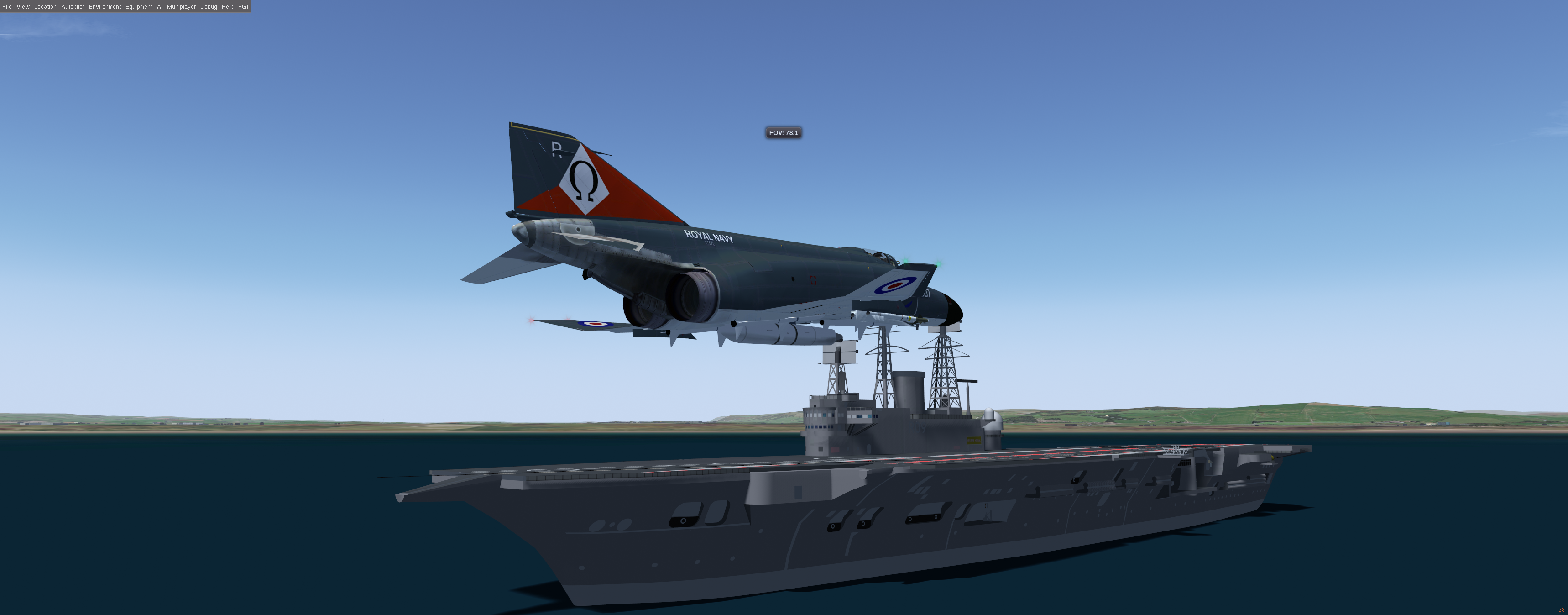The image size is (1568, 615).
Task: Show the Debug menu
Action: coord(209,7)
